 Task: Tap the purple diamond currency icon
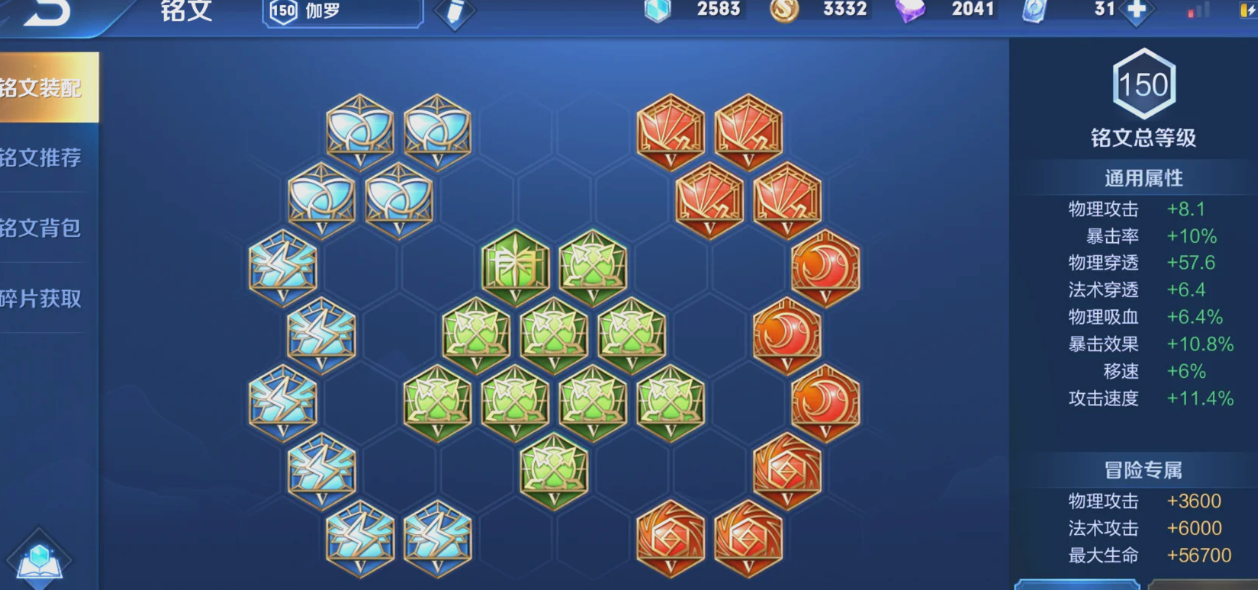pos(910,10)
